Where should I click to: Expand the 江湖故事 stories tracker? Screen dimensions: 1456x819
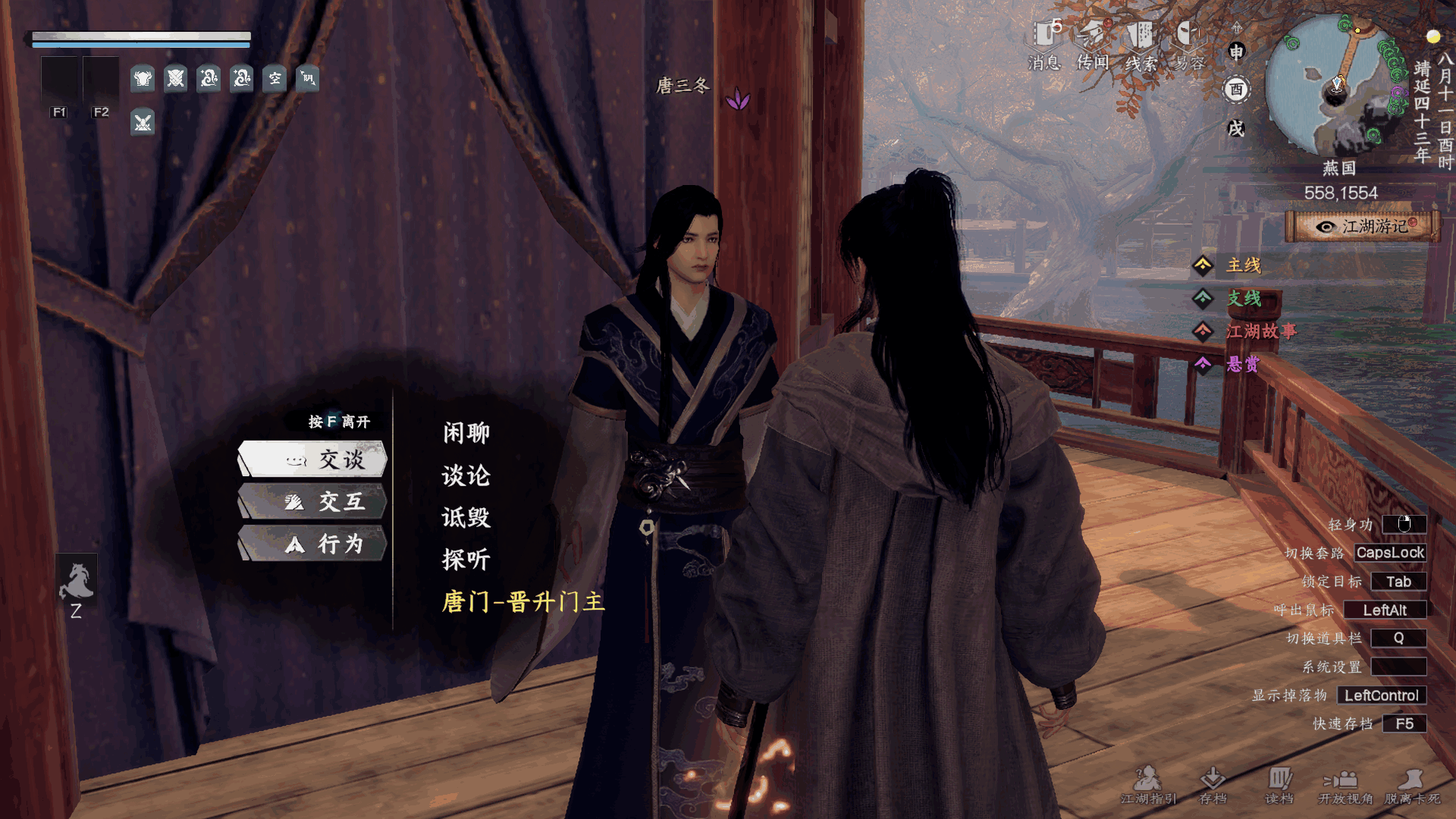tap(1260, 331)
